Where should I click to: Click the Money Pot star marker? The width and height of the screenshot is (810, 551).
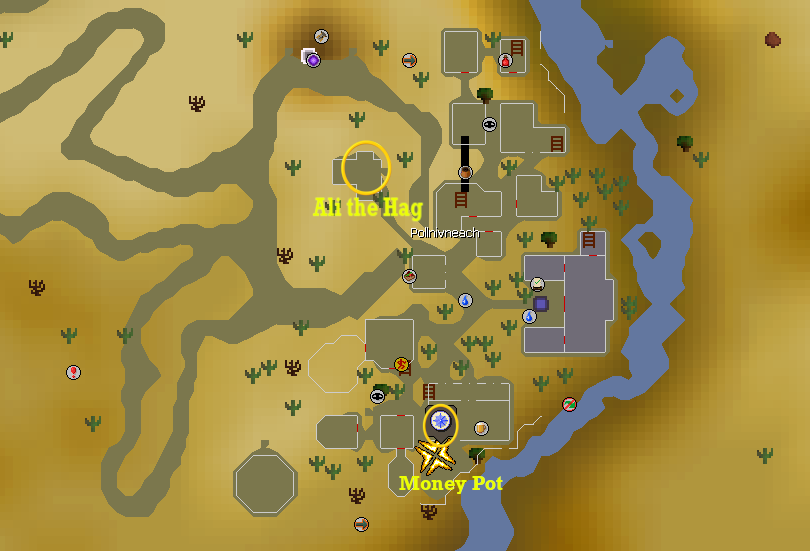(435, 457)
